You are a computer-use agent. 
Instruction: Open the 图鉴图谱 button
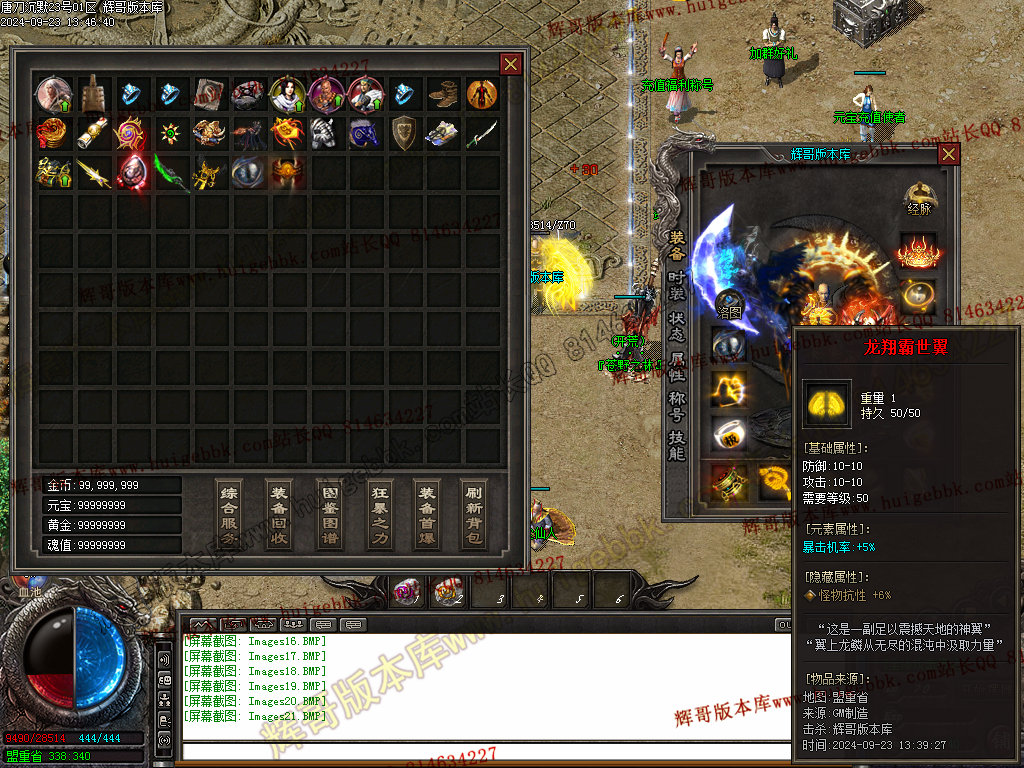coord(328,514)
